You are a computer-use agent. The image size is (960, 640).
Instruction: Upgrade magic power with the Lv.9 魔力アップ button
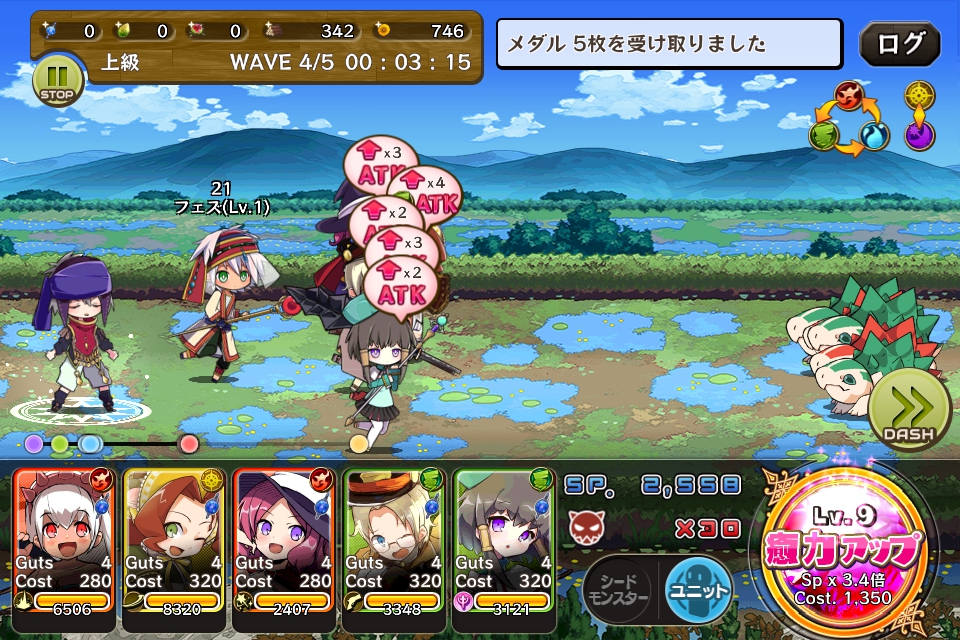coord(841,550)
